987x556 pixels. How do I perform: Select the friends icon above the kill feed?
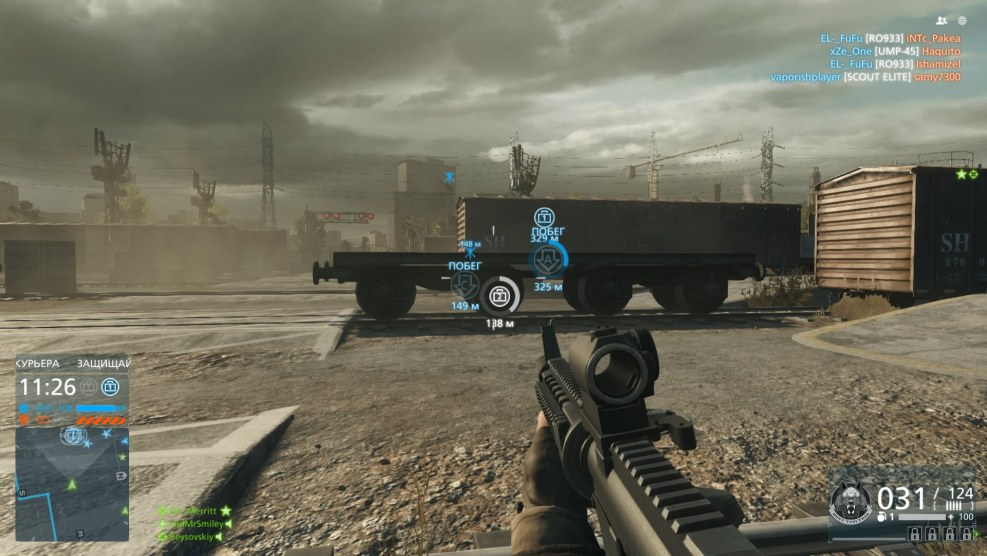941,20
